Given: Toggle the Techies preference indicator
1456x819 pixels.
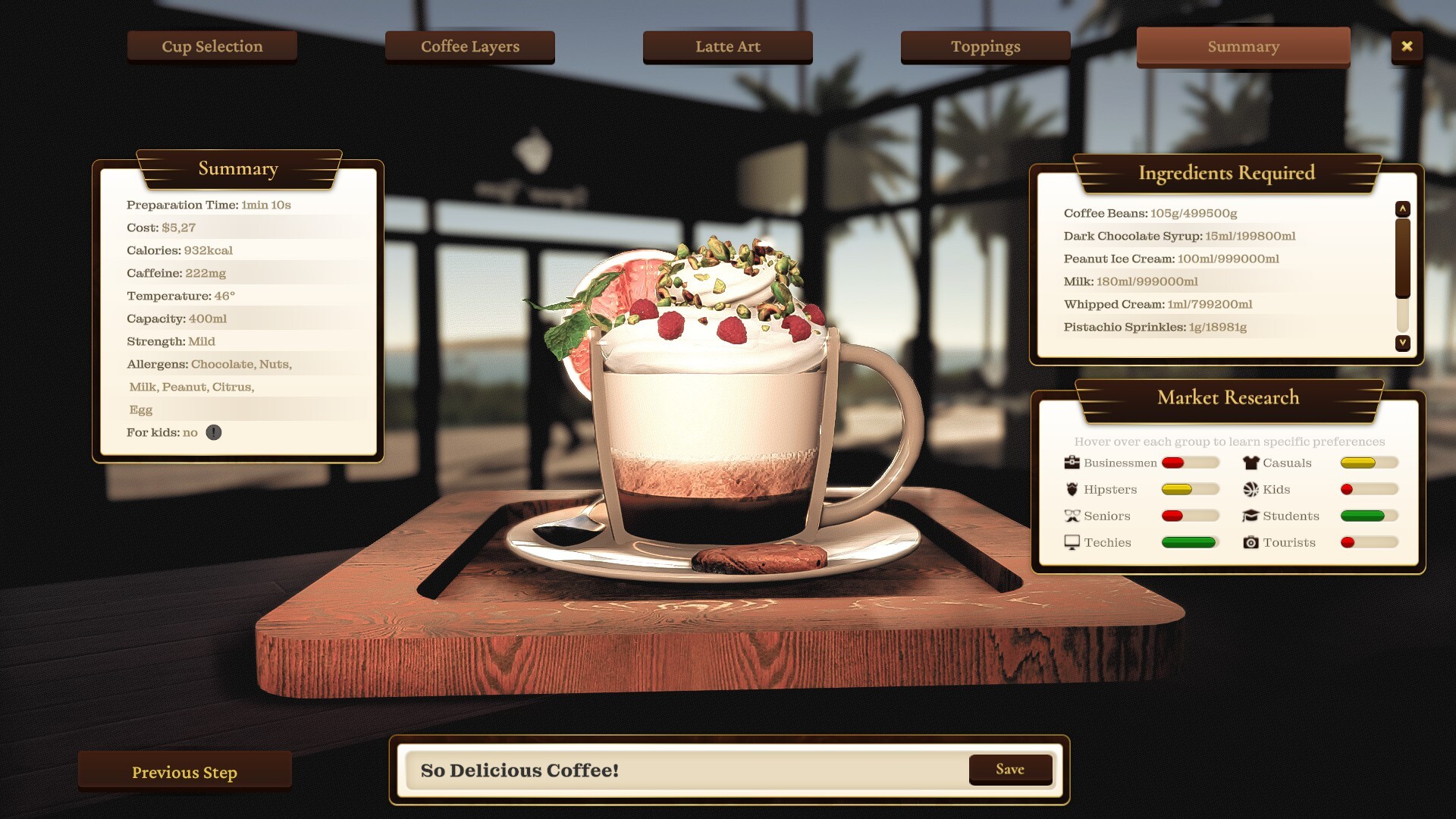Looking at the screenshot, I should (x=1189, y=542).
